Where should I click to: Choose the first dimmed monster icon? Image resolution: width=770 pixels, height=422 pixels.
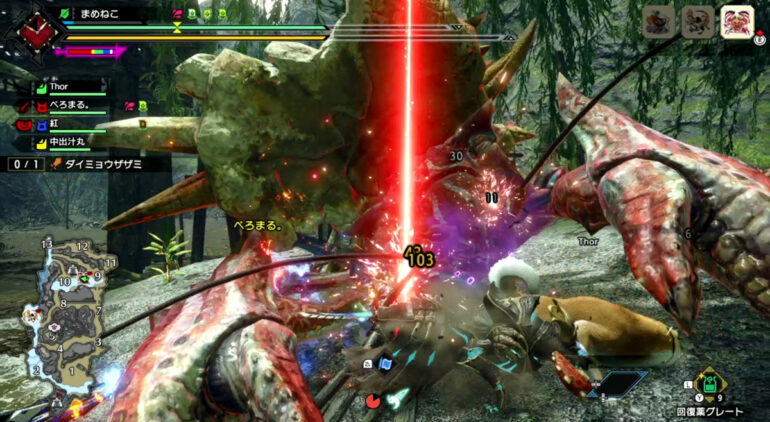point(660,22)
